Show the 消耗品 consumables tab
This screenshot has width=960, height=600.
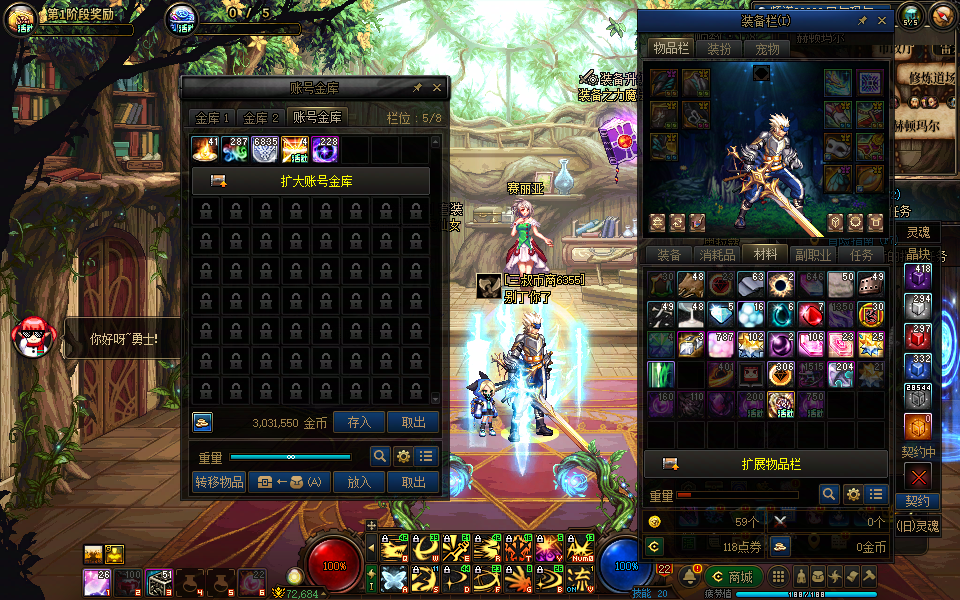[715, 255]
